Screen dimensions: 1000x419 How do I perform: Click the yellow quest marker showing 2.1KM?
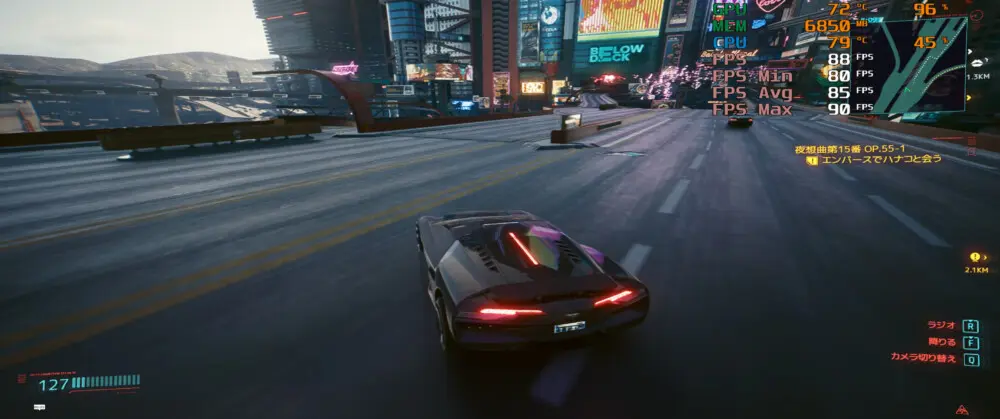tap(974, 257)
